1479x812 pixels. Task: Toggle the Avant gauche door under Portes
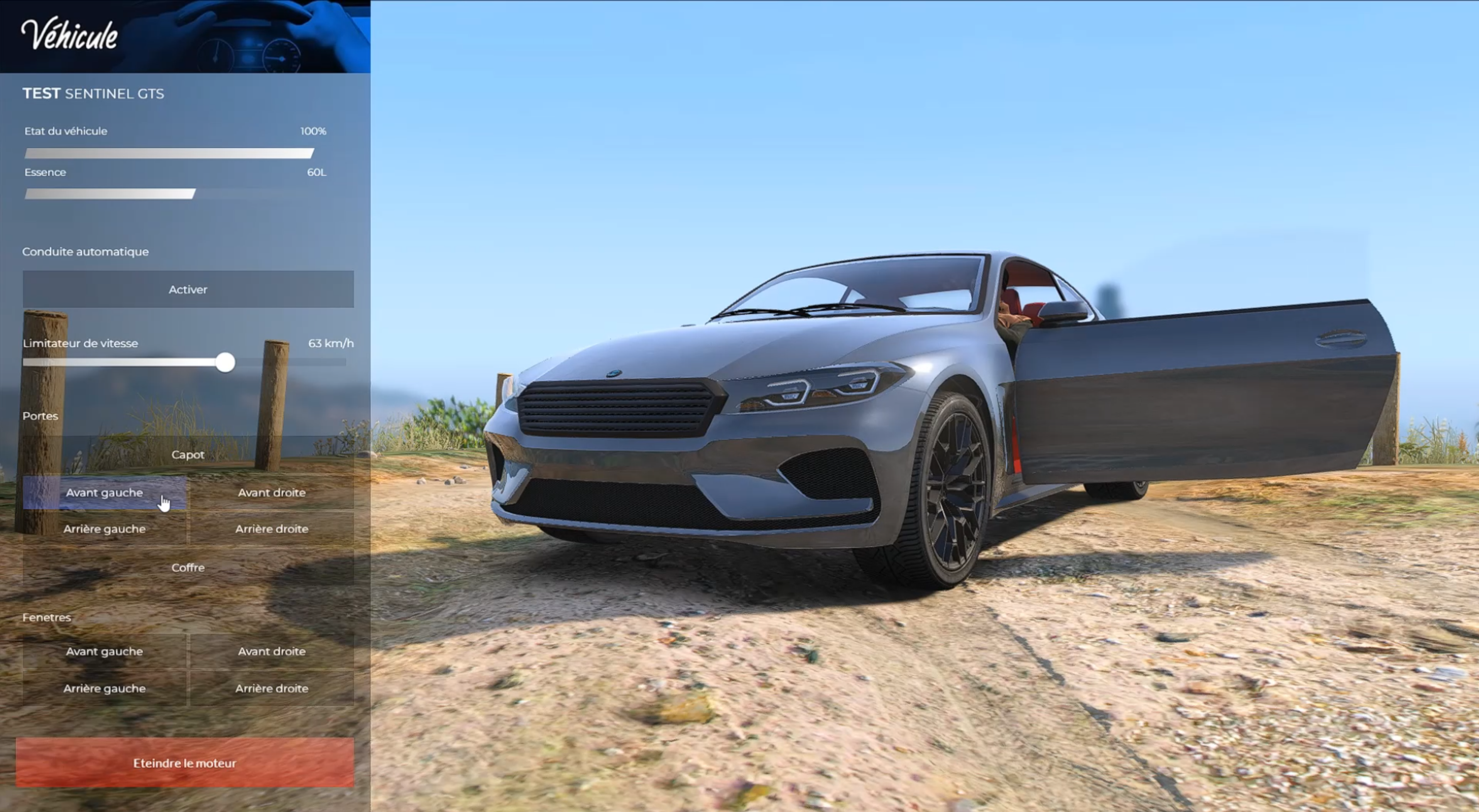pyautogui.click(x=105, y=492)
